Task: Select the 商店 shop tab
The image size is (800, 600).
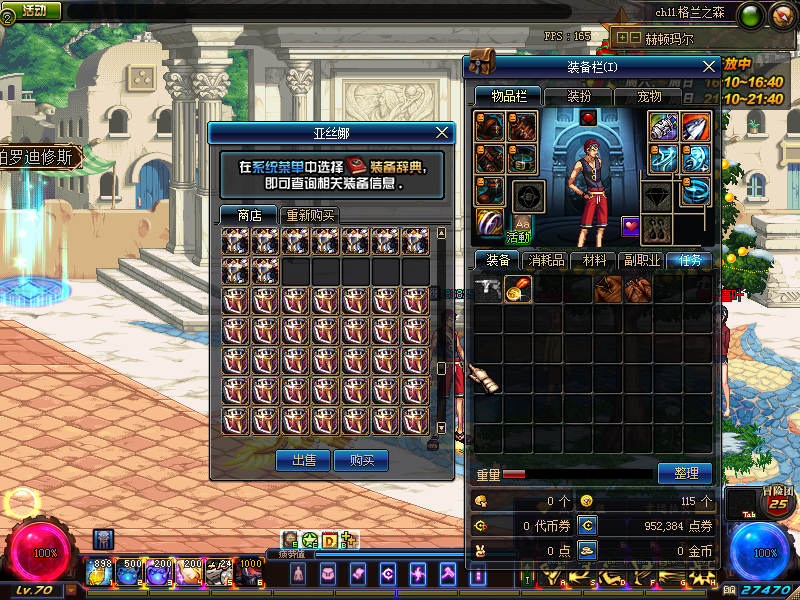Action: coord(249,215)
